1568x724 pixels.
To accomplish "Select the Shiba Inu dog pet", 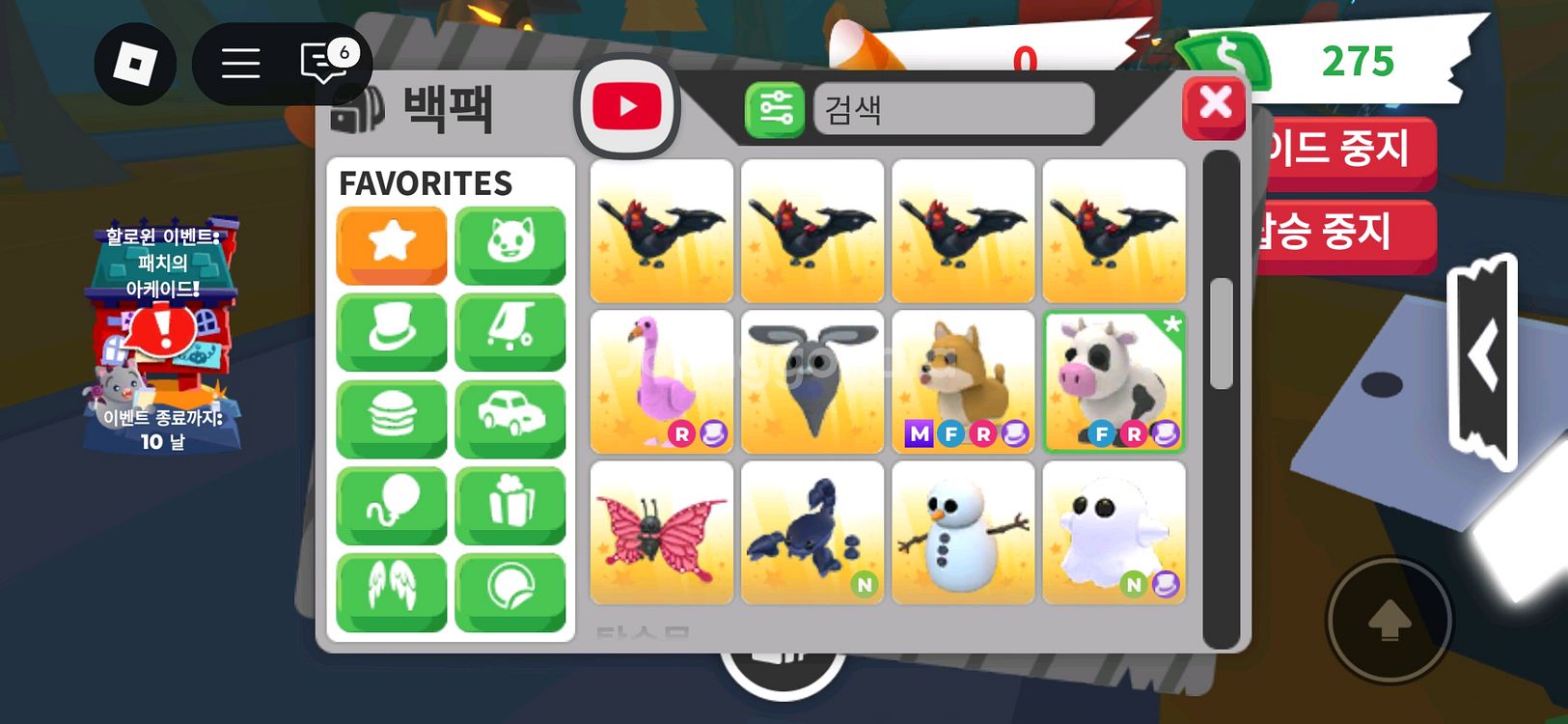I will (963, 381).
